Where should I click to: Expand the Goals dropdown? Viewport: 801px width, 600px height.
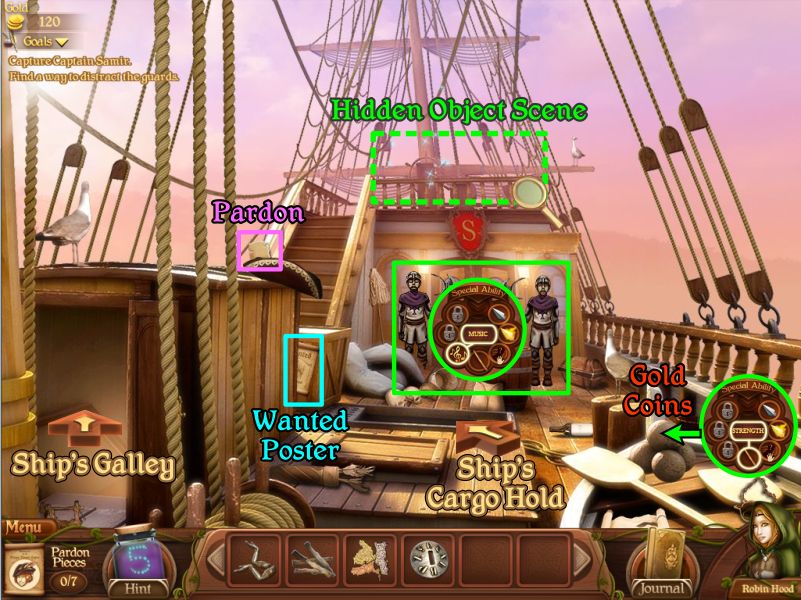40,42
